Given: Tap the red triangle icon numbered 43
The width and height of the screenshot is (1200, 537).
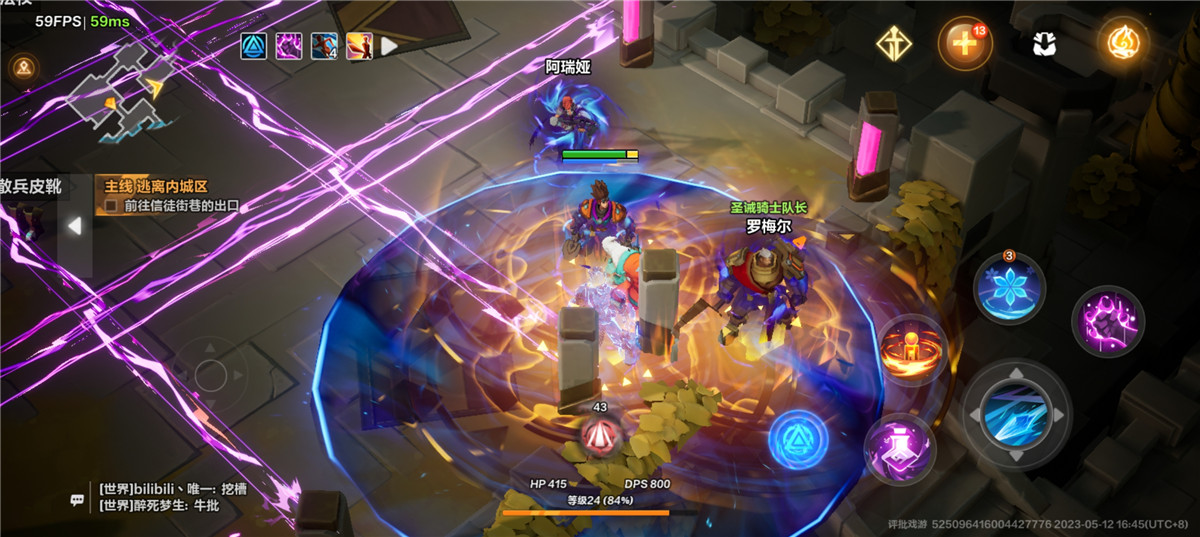Looking at the screenshot, I should pos(600,434).
